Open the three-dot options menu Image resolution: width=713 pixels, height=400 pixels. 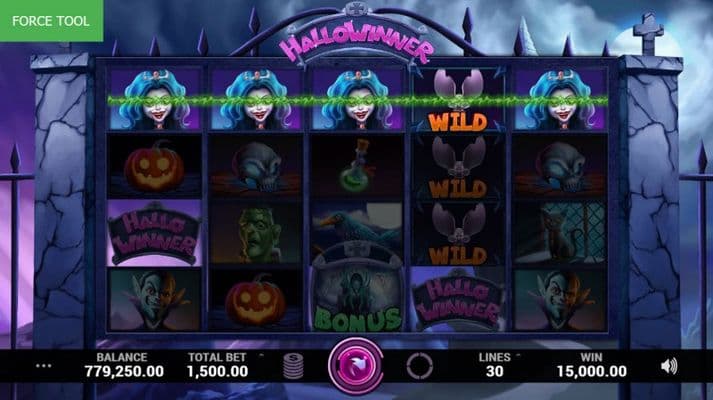coord(43,366)
